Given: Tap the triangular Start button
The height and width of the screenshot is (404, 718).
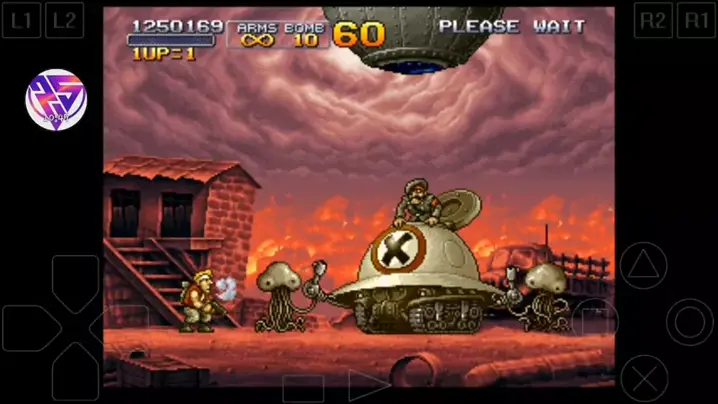Looking at the screenshot, I should click(366, 387).
